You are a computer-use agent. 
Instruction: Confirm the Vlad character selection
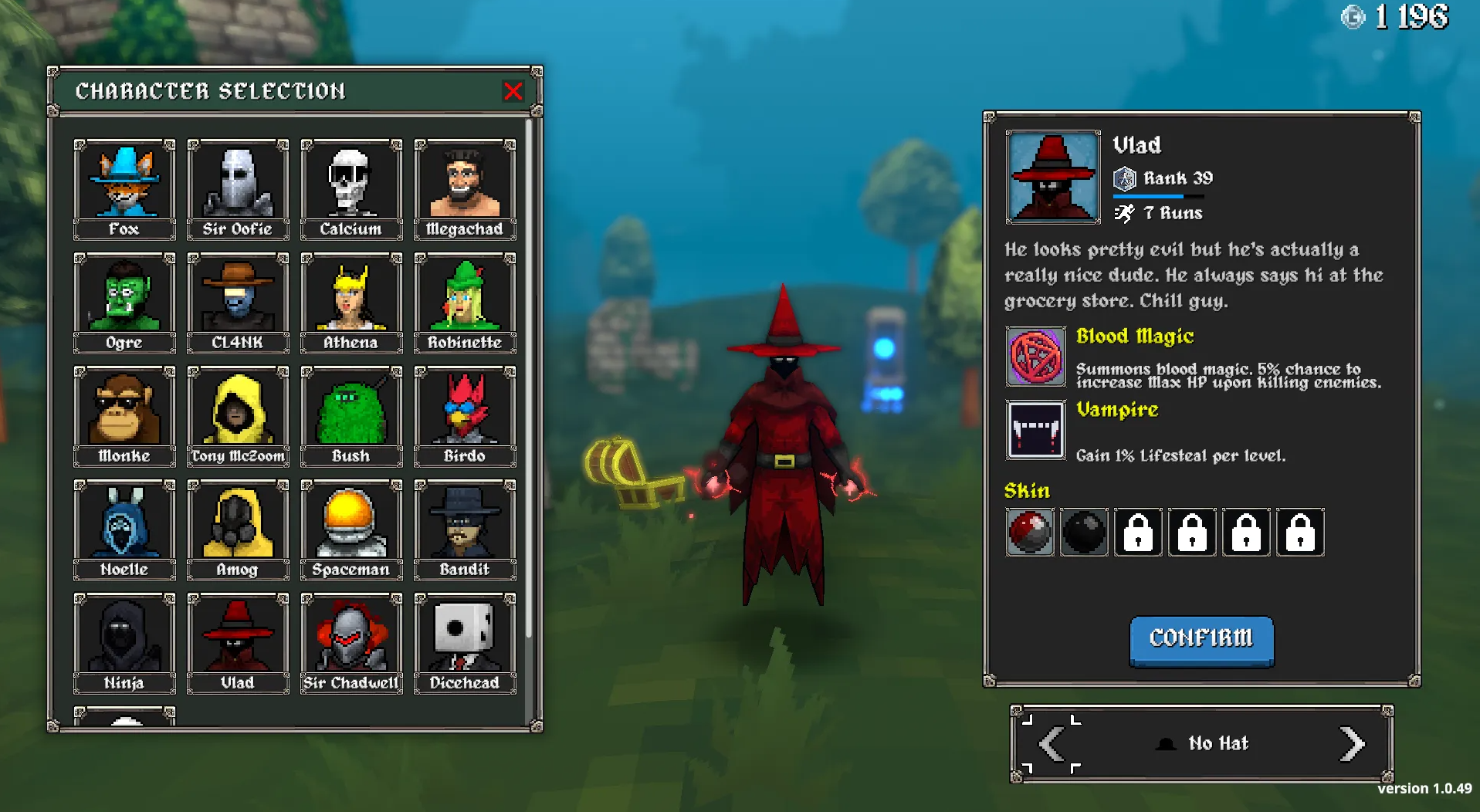coord(1201,639)
